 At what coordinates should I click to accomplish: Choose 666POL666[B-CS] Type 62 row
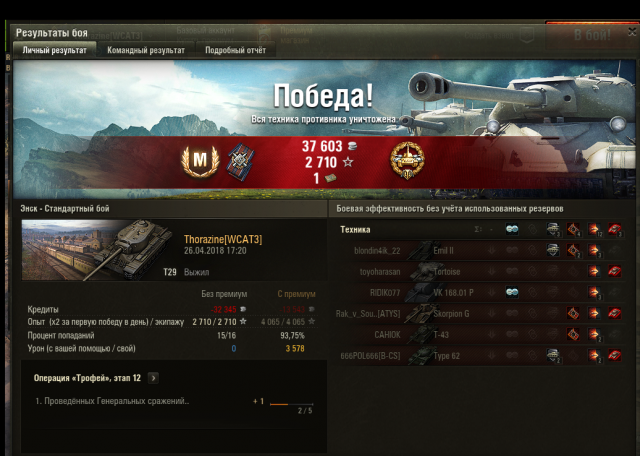[x=480, y=355]
